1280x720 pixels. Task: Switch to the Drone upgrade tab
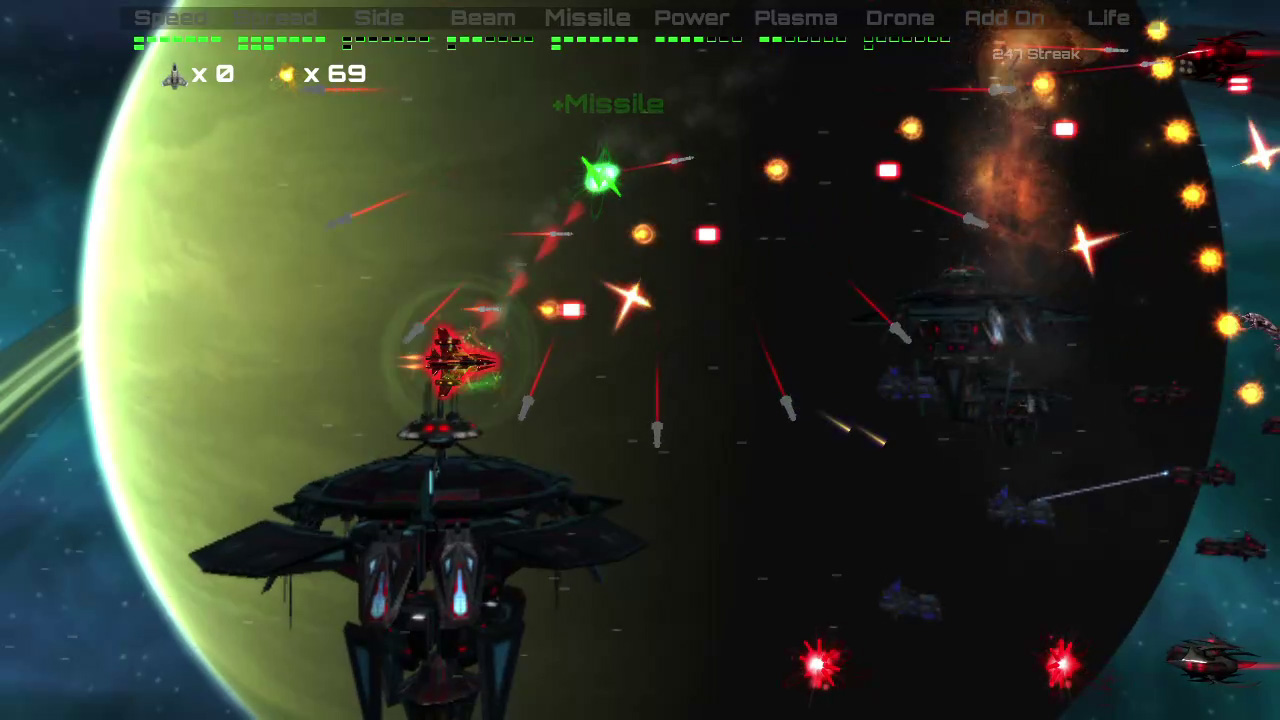pyautogui.click(x=900, y=17)
